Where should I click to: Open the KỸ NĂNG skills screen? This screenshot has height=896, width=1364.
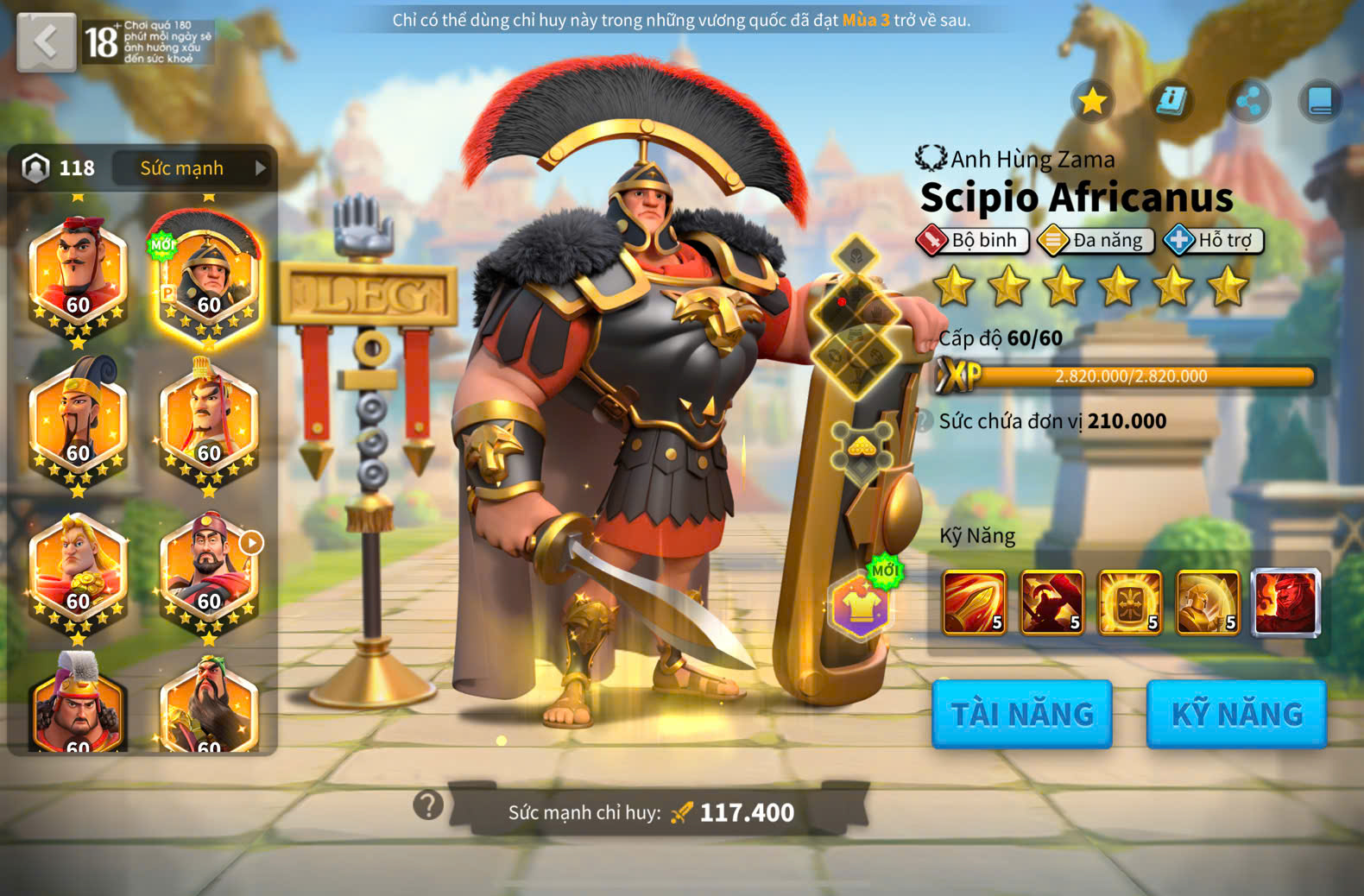[1236, 714]
